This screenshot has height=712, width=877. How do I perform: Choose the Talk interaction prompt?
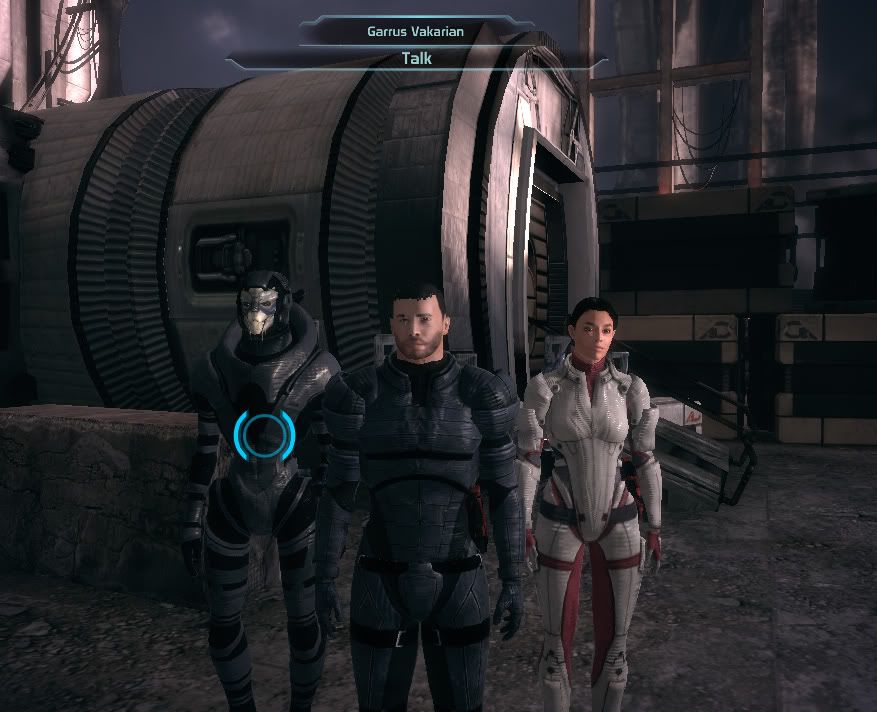point(416,58)
